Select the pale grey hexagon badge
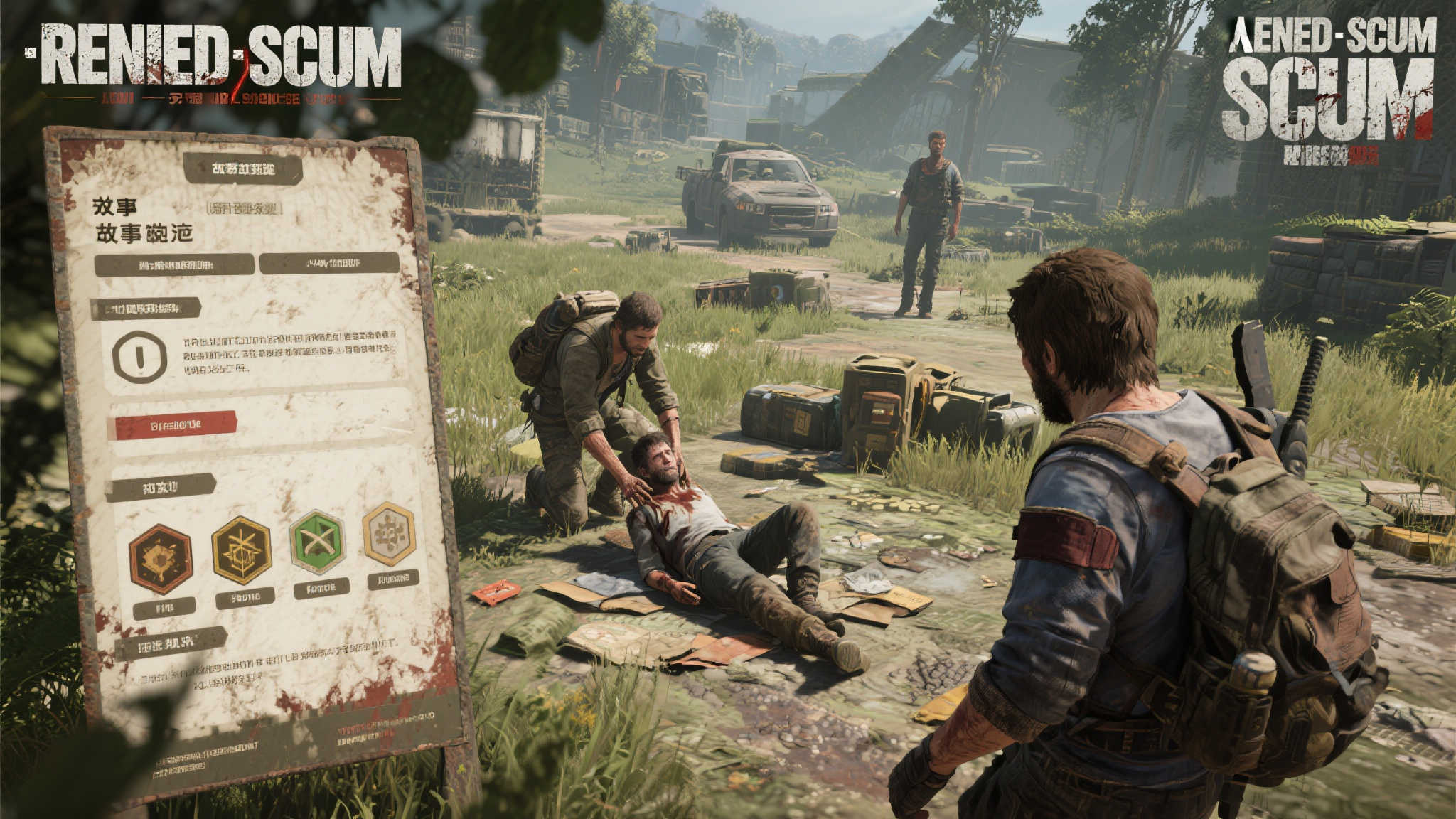 [x=389, y=533]
